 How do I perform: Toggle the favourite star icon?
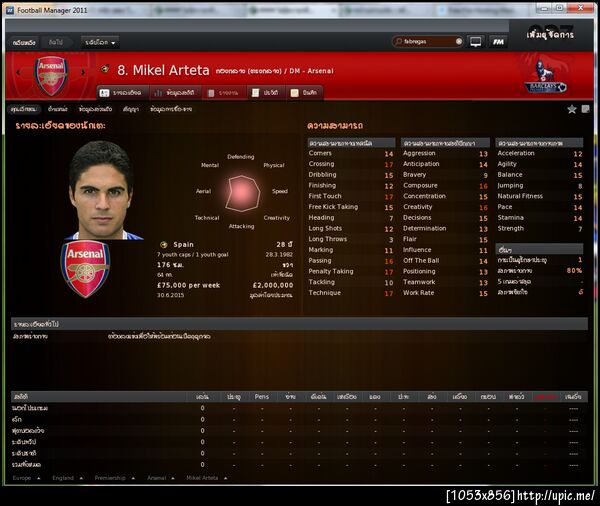(572, 109)
